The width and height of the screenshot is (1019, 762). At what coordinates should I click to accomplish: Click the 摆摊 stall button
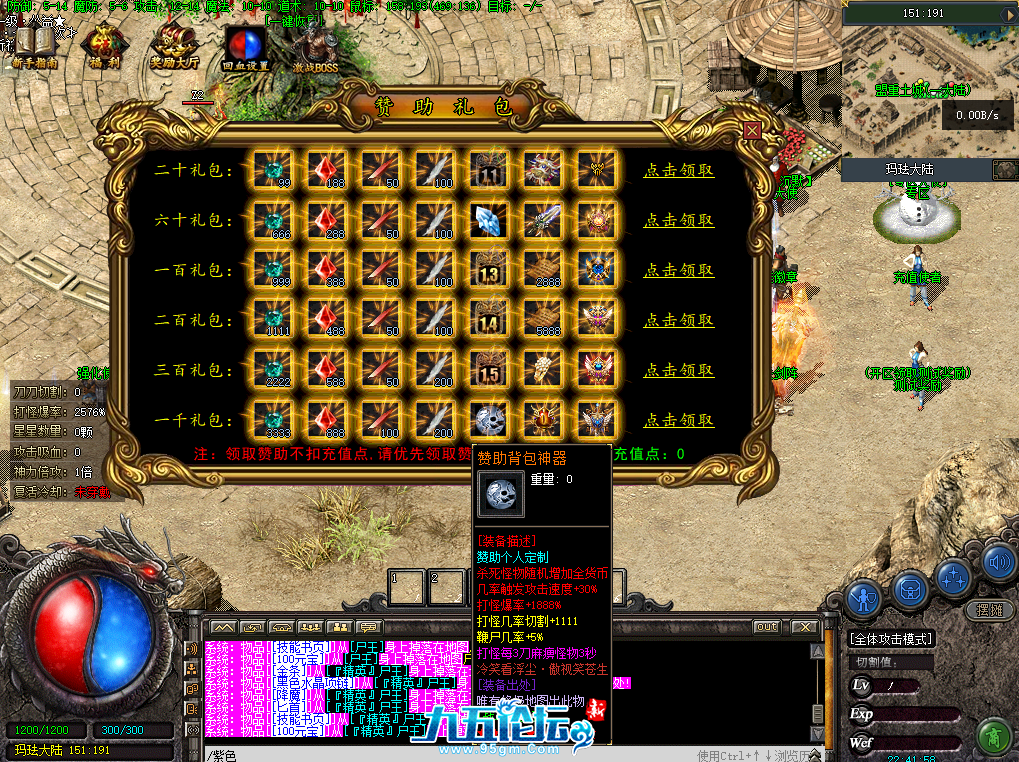(x=989, y=610)
